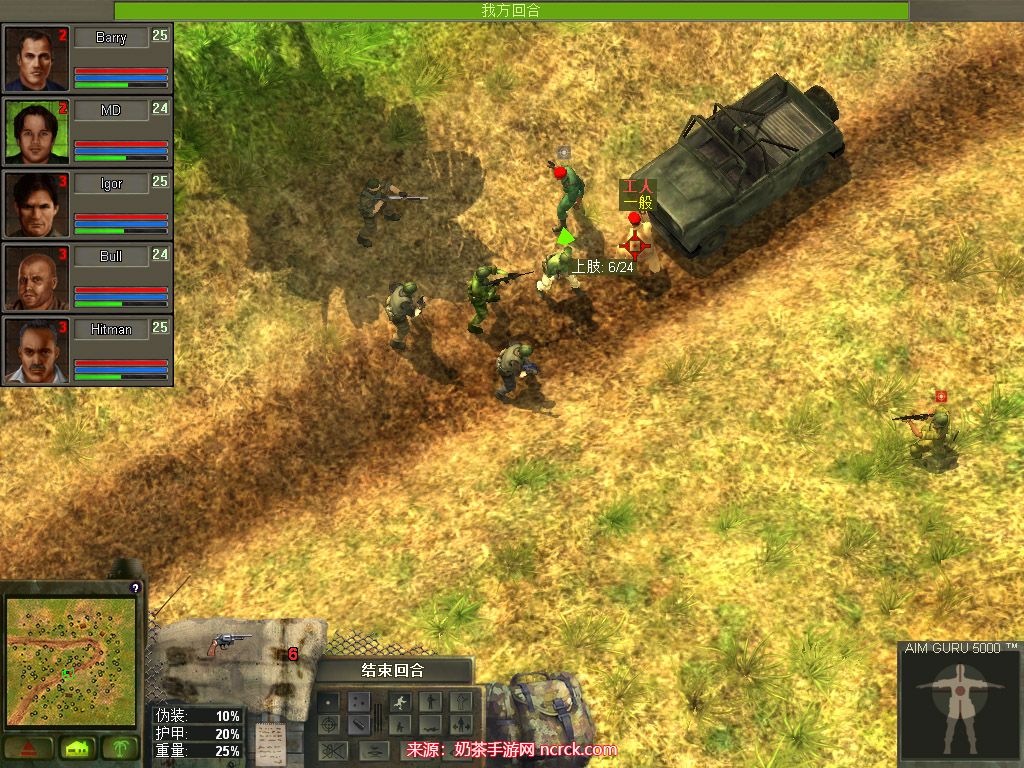Screen dimensions: 1024x768
Task: Choose single-shot fire mode button
Action: [x=328, y=702]
